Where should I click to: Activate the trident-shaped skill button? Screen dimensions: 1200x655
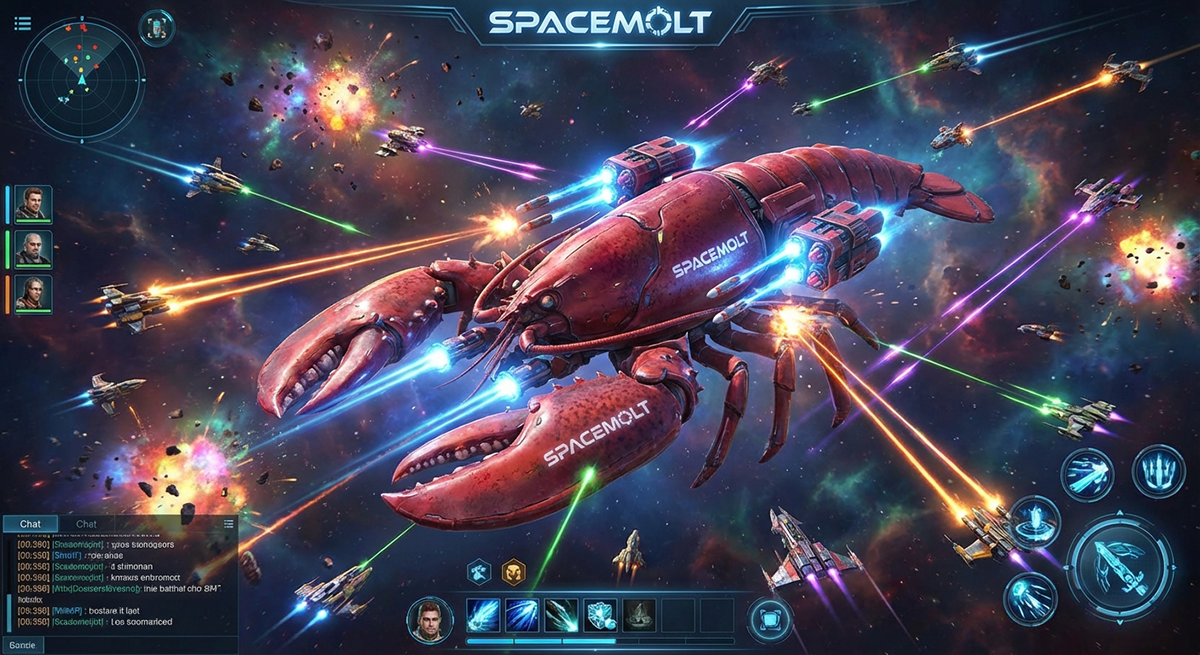1158,471
